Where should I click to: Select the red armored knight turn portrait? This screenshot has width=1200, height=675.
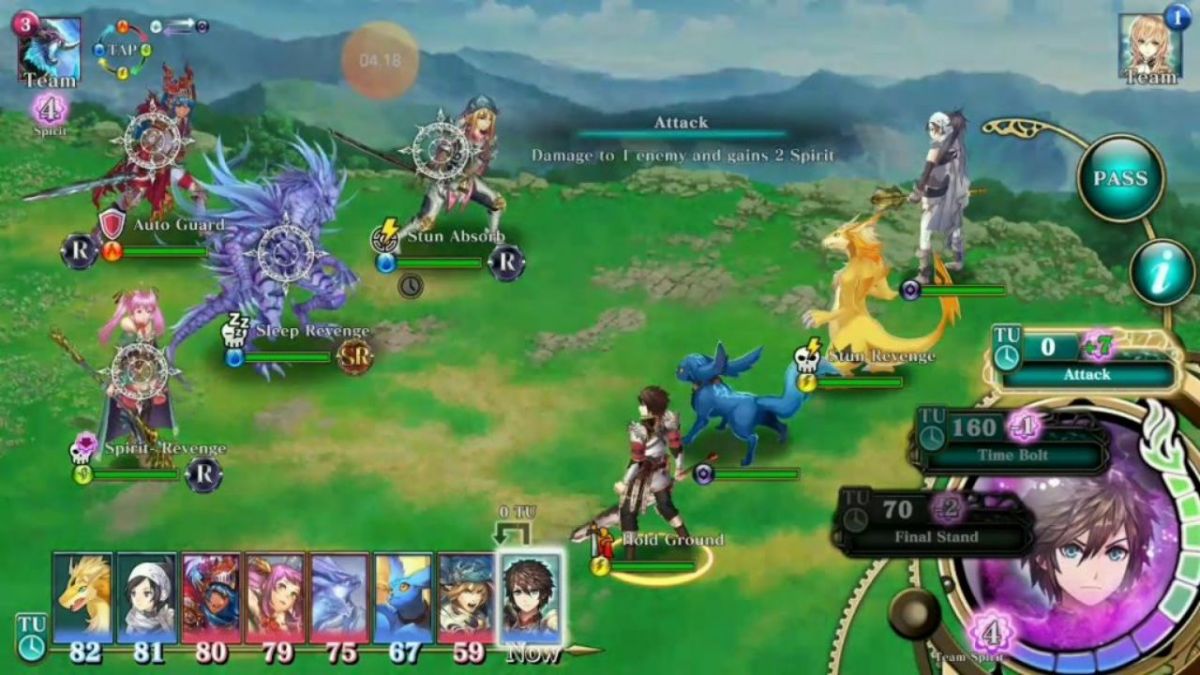(211, 596)
